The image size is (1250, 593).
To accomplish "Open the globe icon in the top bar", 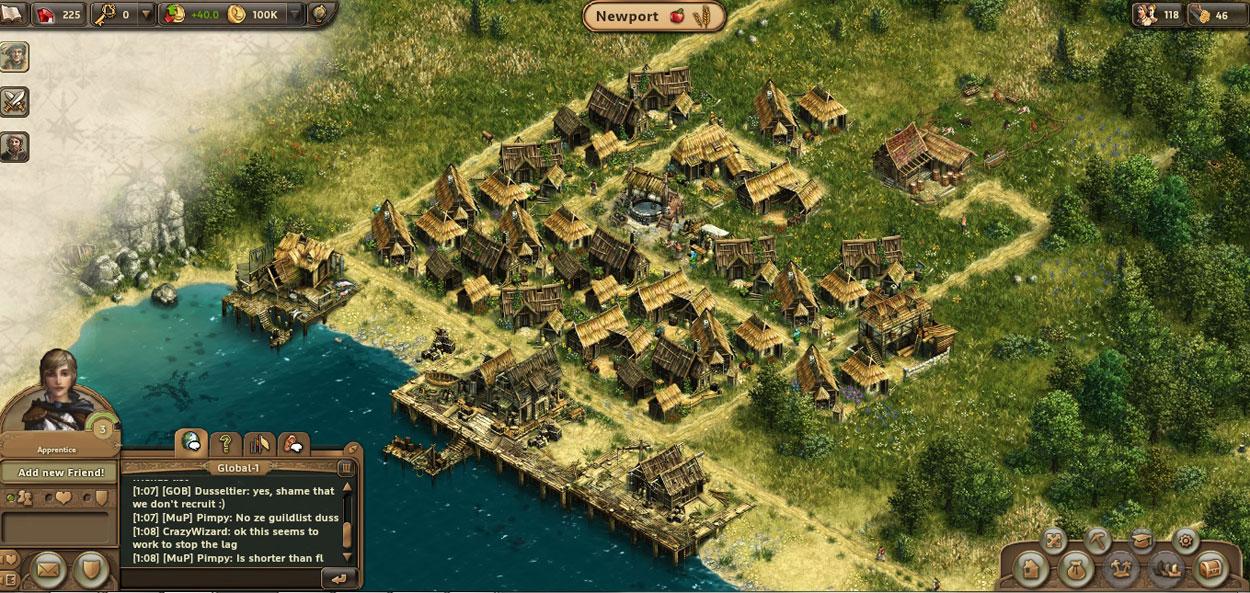I will click(321, 14).
